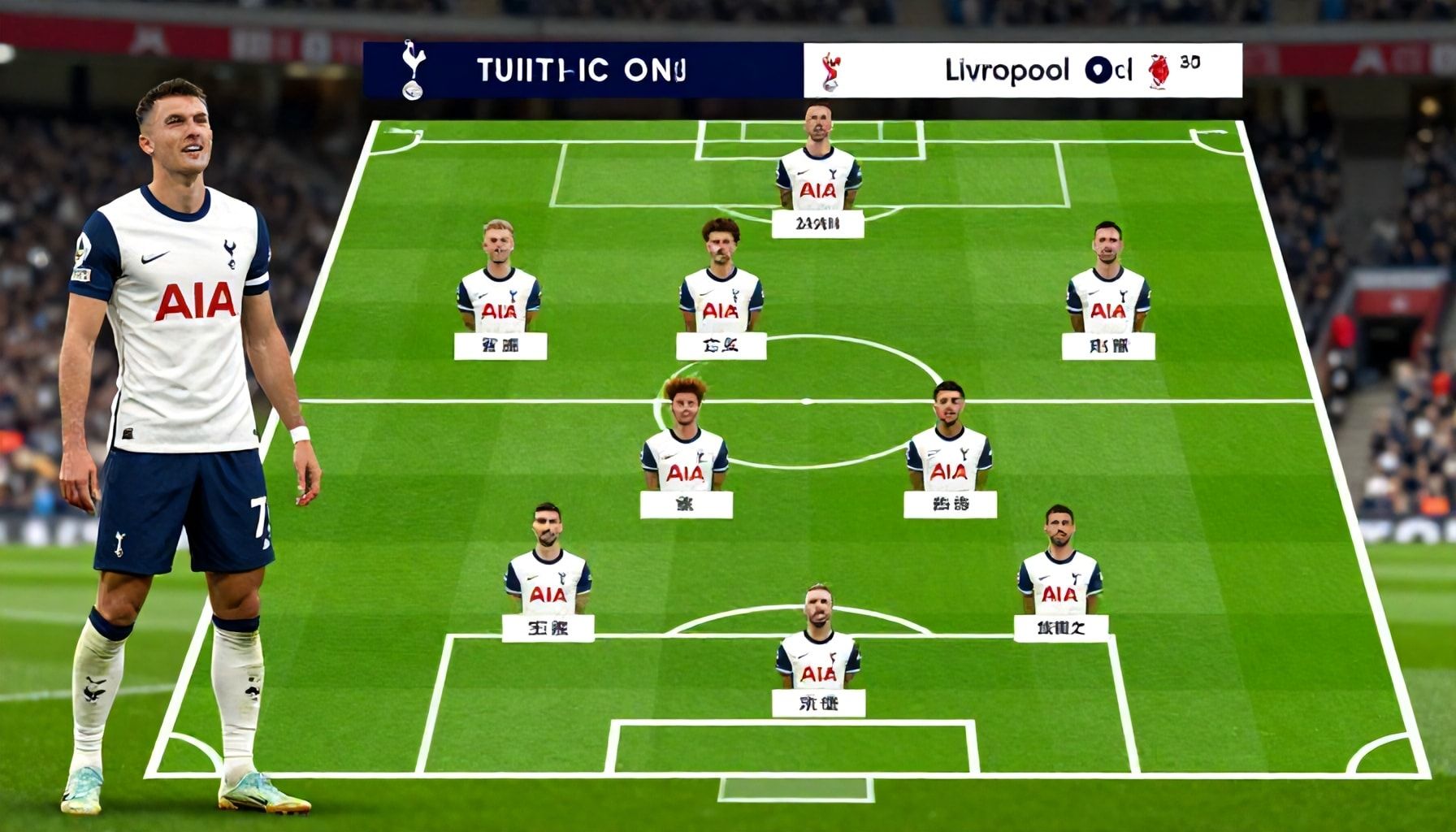The image size is (1456, 832).
Task: Select the Tottenham team header panel
Action: [582, 71]
